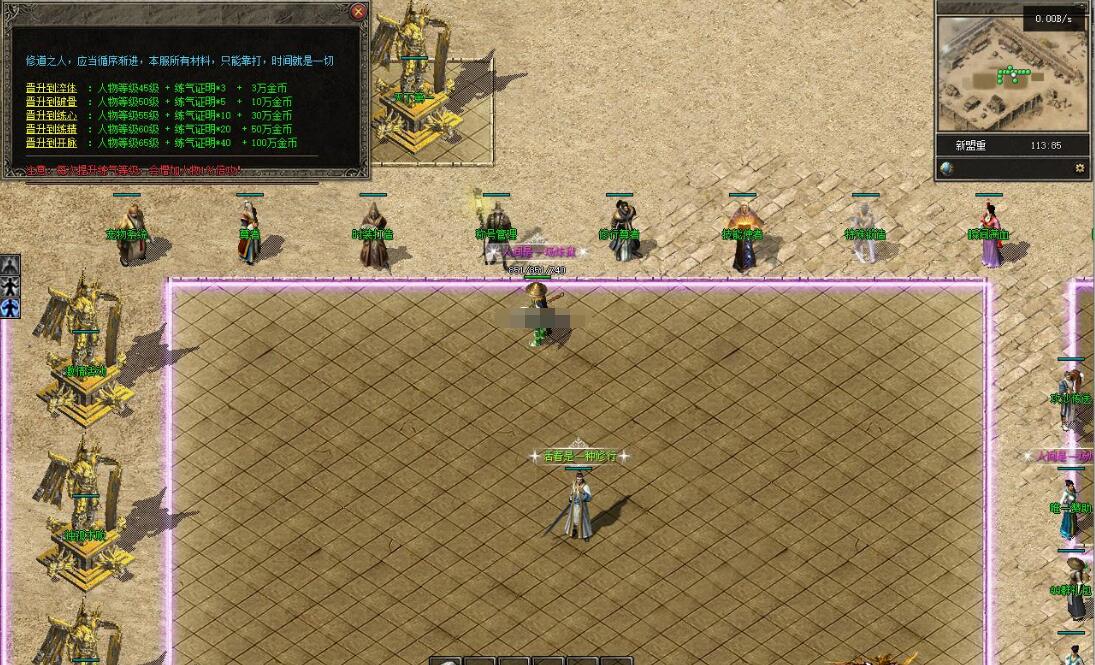
Task: Open the minimap view
Action: pyautogui.click(x=1012, y=72)
